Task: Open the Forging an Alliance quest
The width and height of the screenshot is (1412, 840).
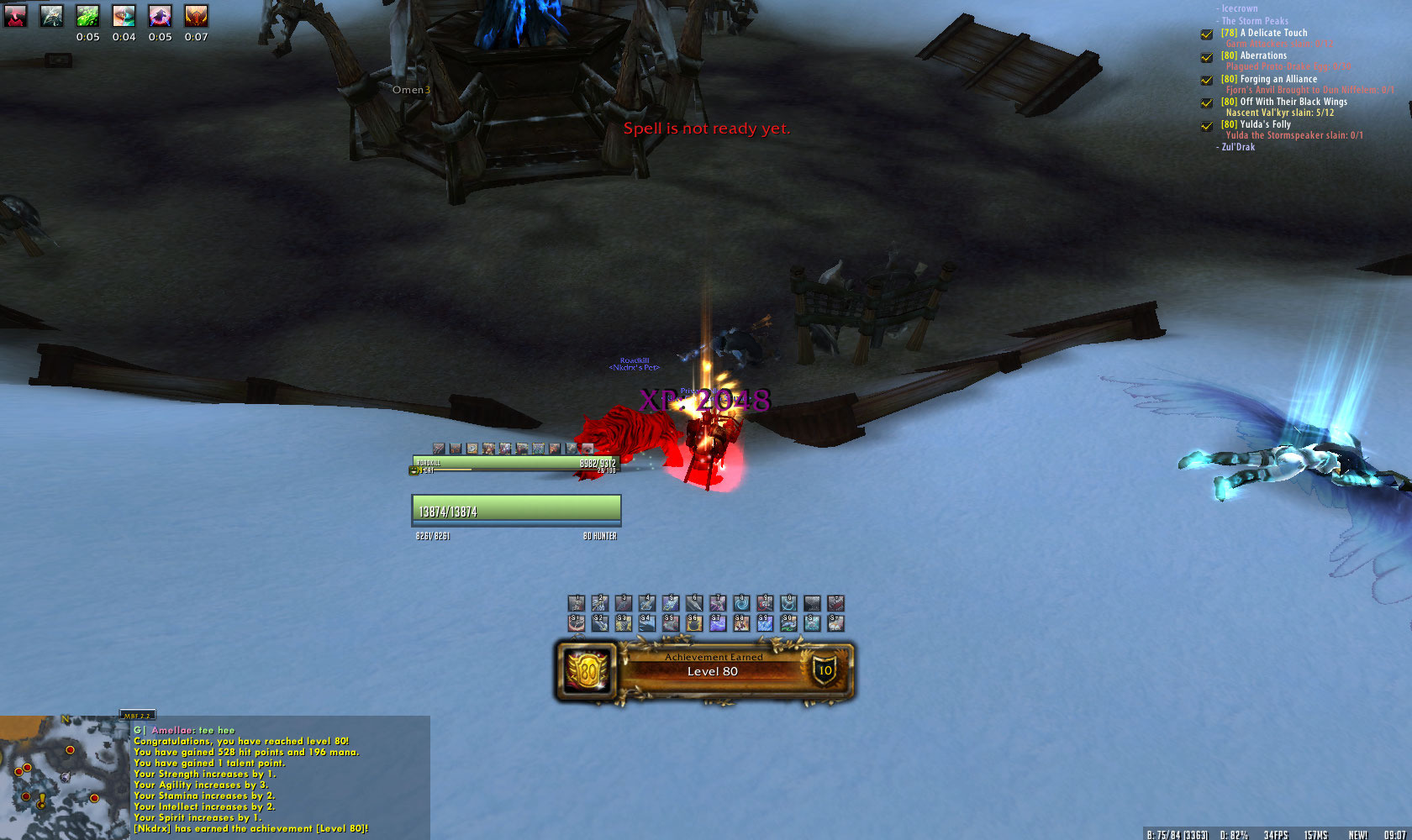Action: pyautogui.click(x=1278, y=79)
